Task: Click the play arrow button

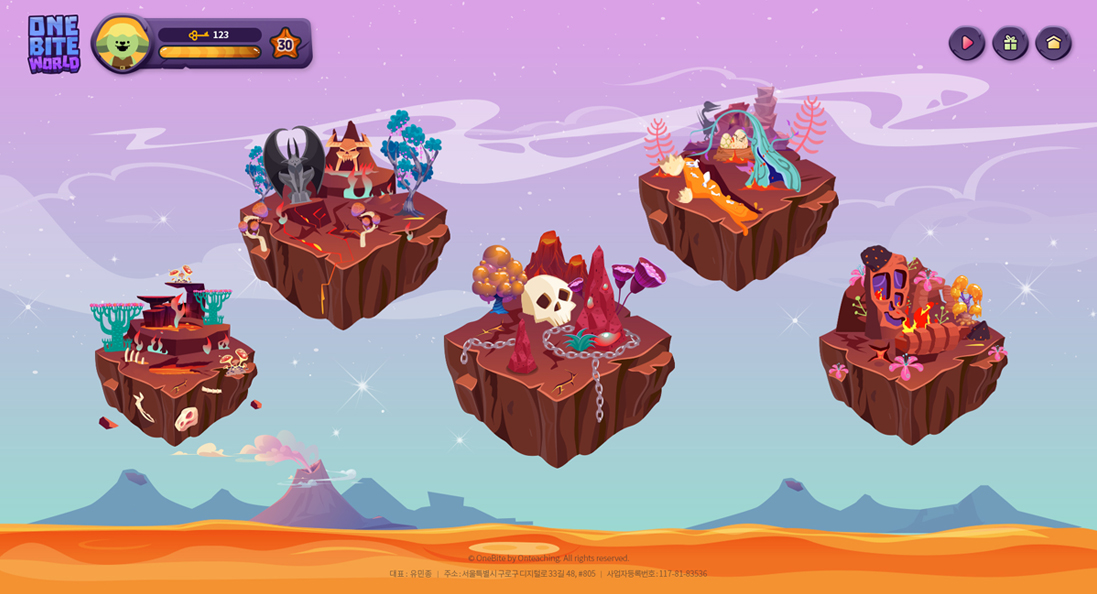Action: [966, 43]
